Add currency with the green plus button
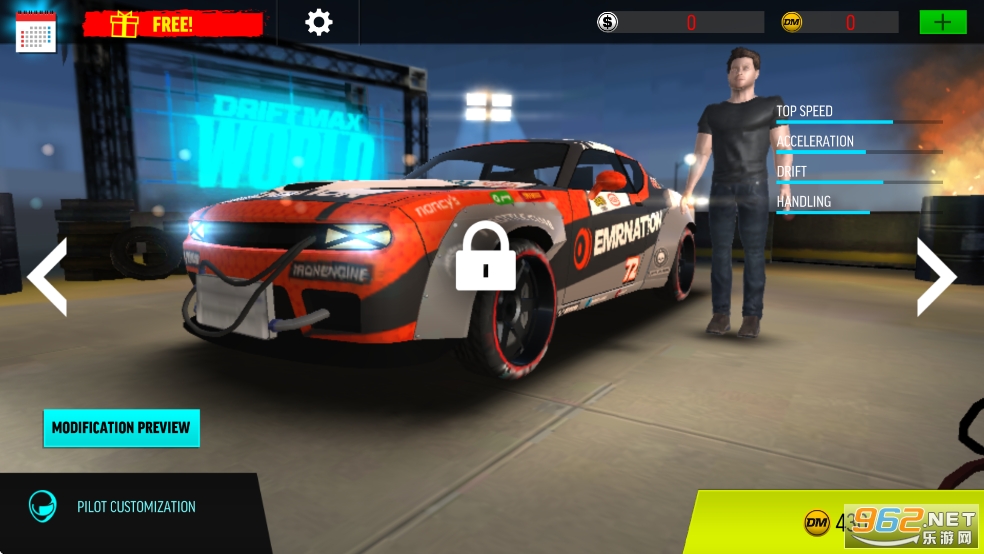 (x=942, y=22)
